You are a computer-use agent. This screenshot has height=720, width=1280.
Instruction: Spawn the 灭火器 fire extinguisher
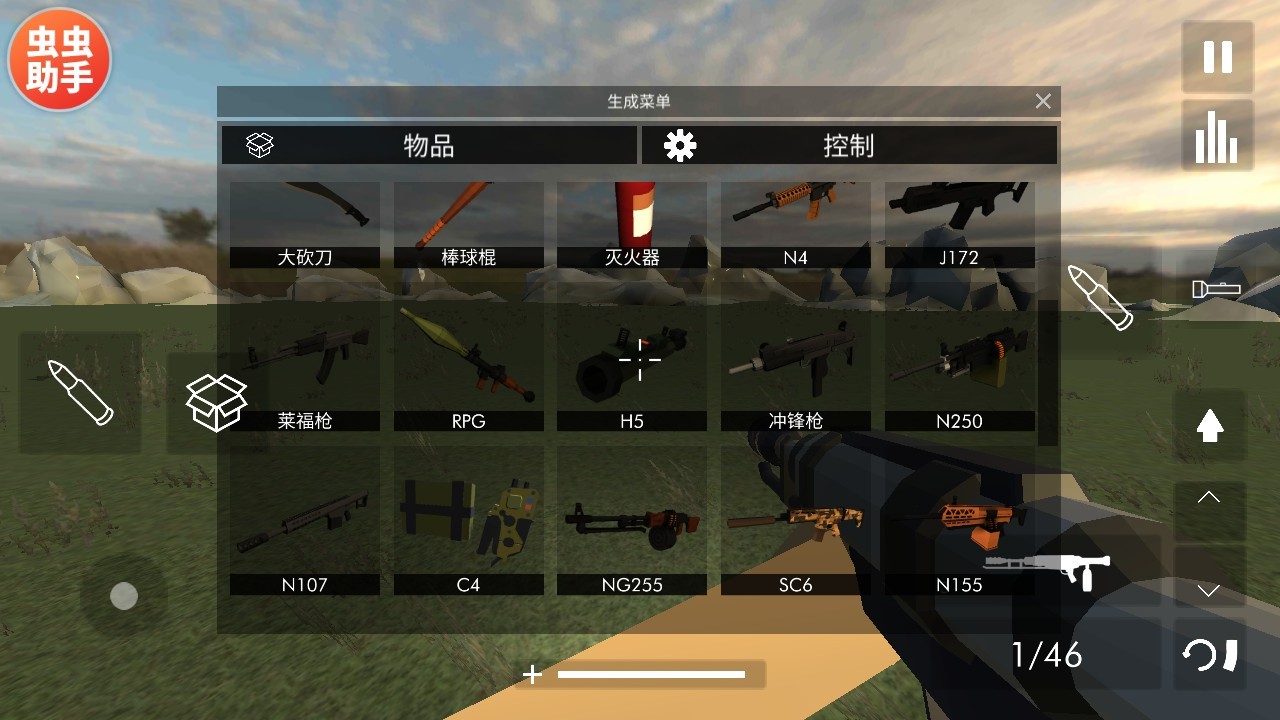coord(632,224)
